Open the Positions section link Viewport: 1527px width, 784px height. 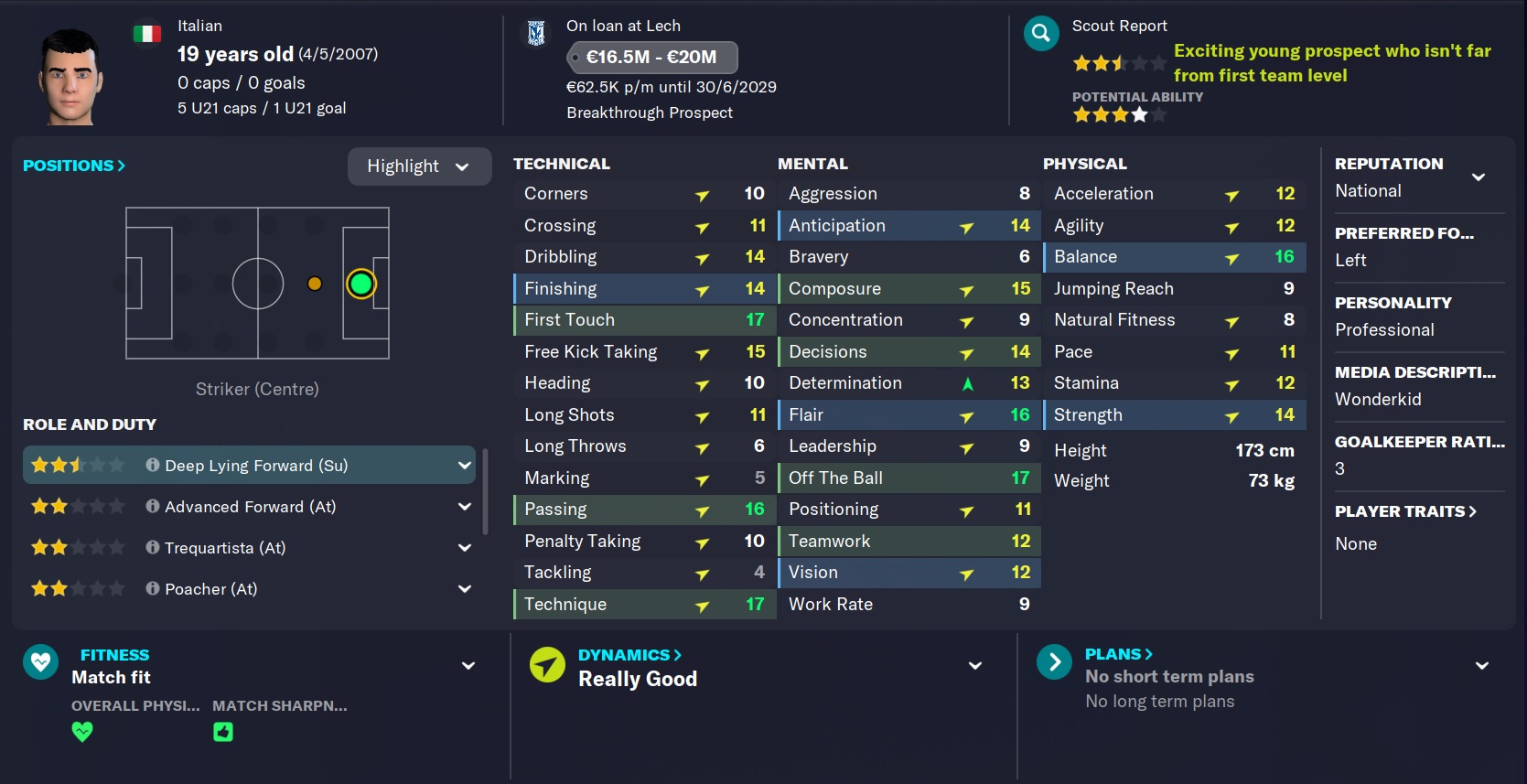coord(73,166)
